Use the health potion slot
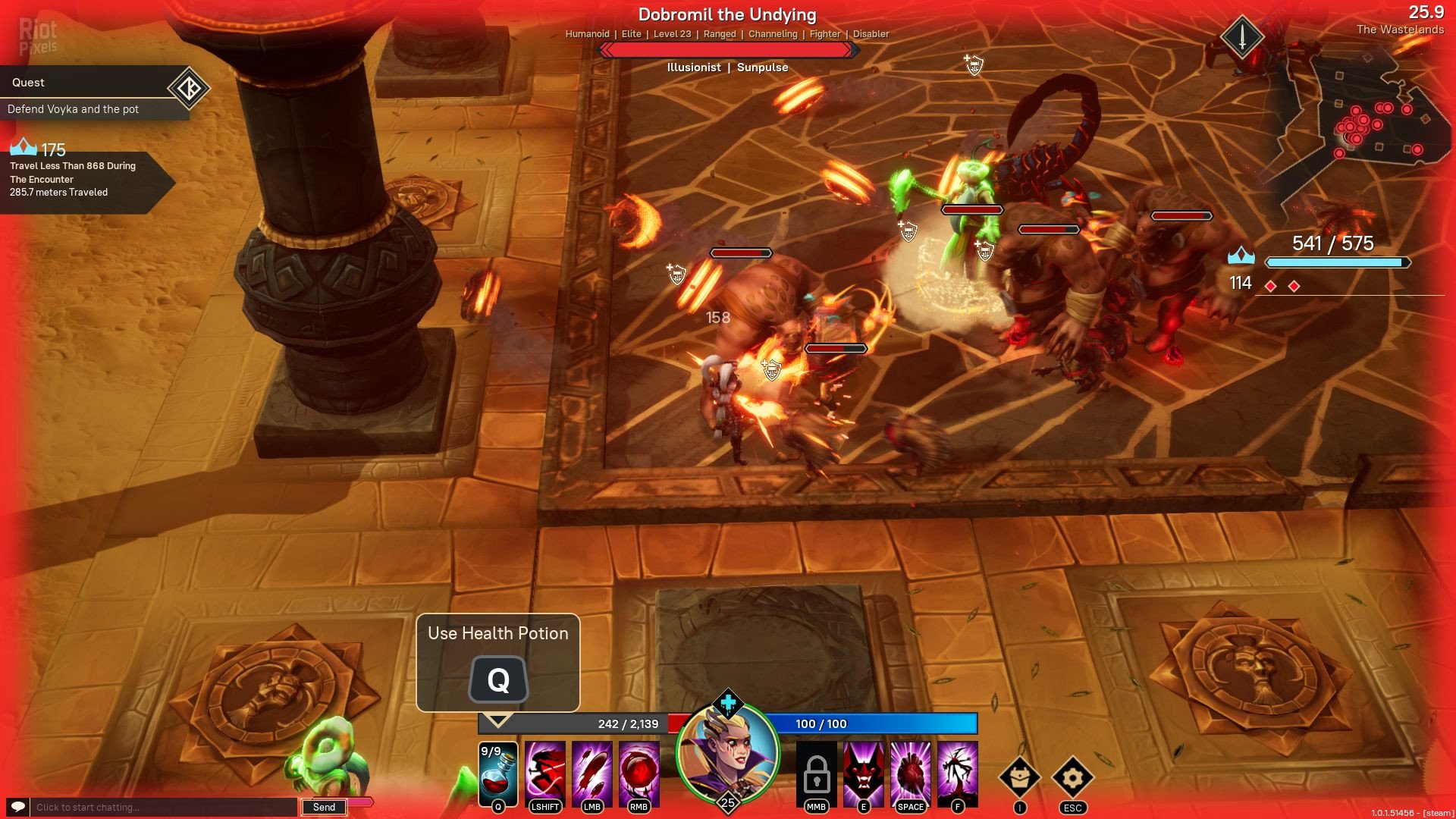This screenshot has height=819, width=1456. (x=498, y=774)
